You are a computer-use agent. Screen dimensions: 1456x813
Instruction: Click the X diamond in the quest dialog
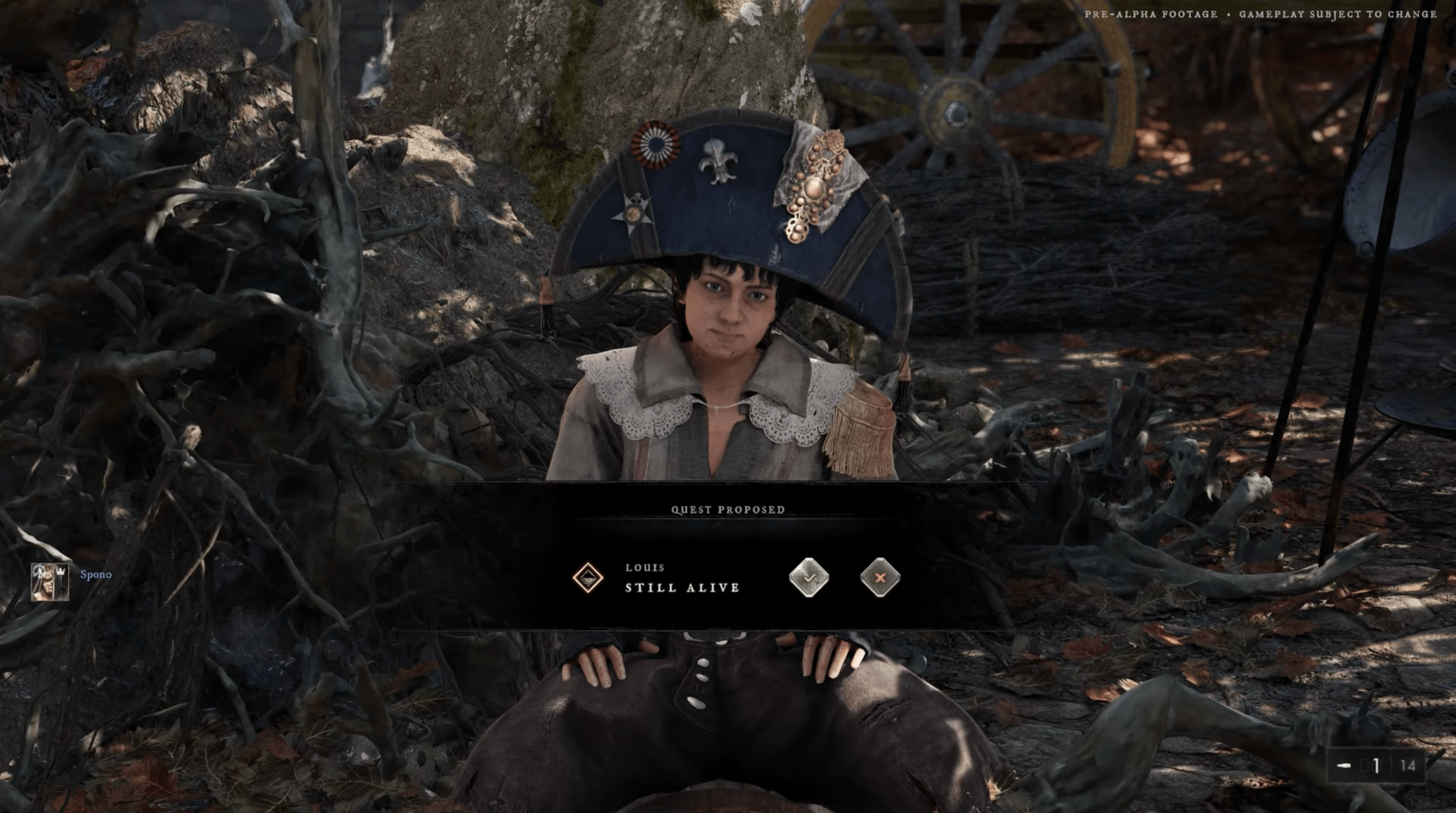pyautogui.click(x=879, y=577)
